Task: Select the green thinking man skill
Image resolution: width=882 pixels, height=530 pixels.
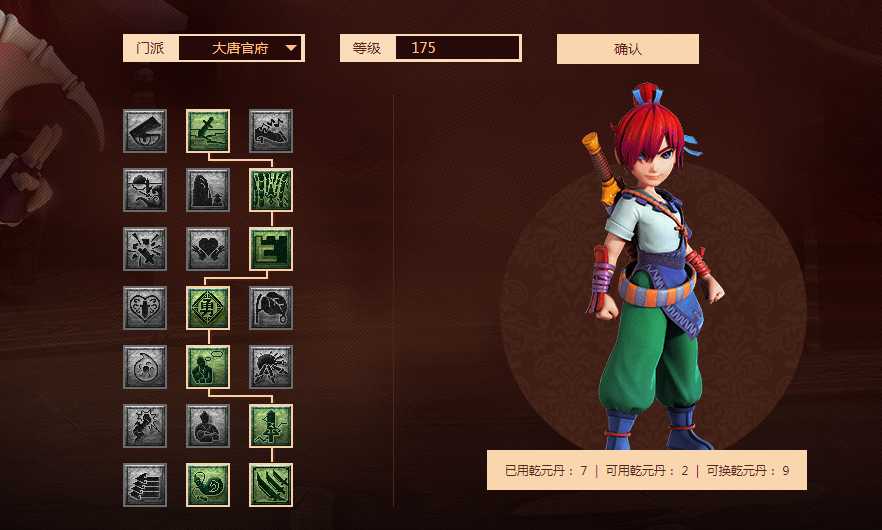Action: point(208,367)
